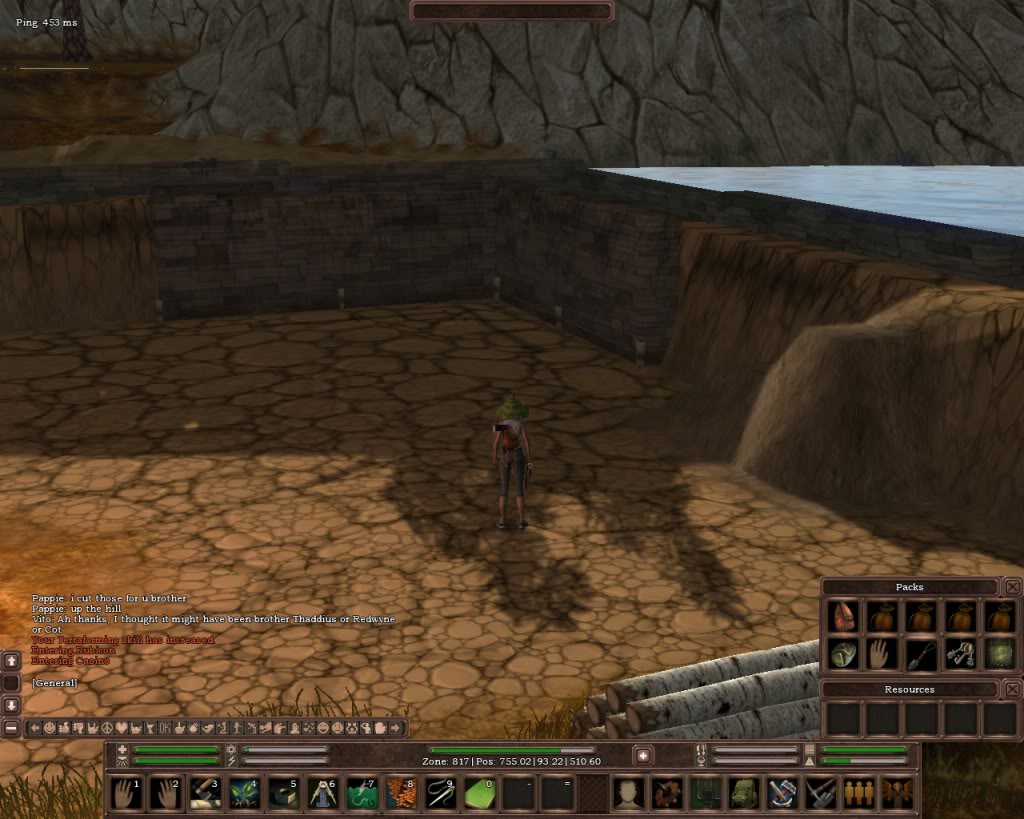Screen dimensions: 1024x819
Task: Select hotbar slot 8 orange item
Action: tap(401, 793)
